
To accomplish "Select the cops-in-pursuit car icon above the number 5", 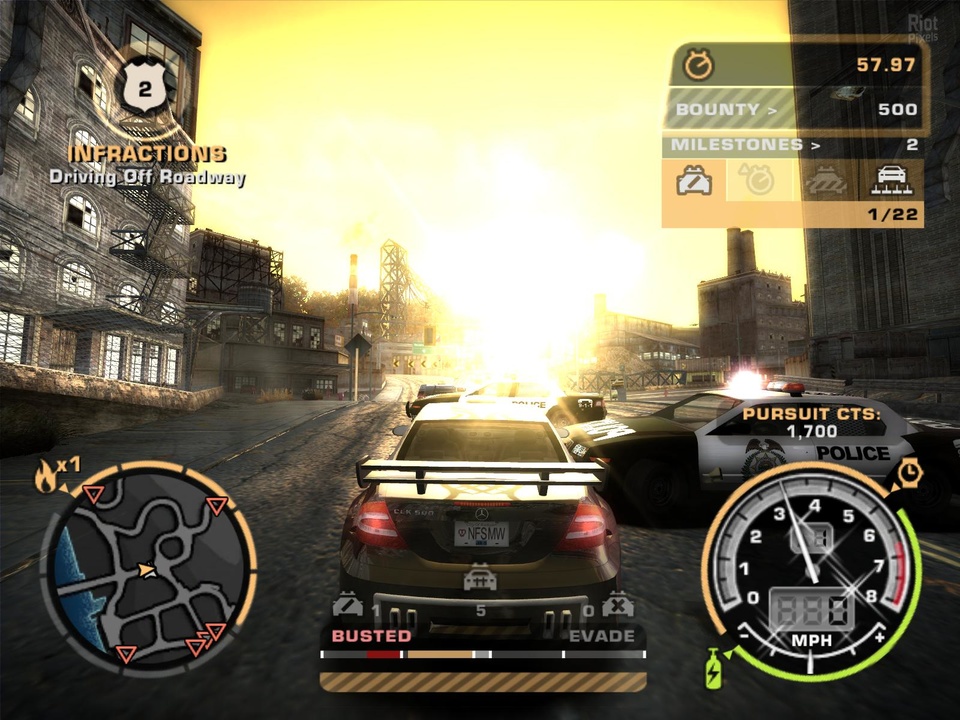I will tap(480, 579).
